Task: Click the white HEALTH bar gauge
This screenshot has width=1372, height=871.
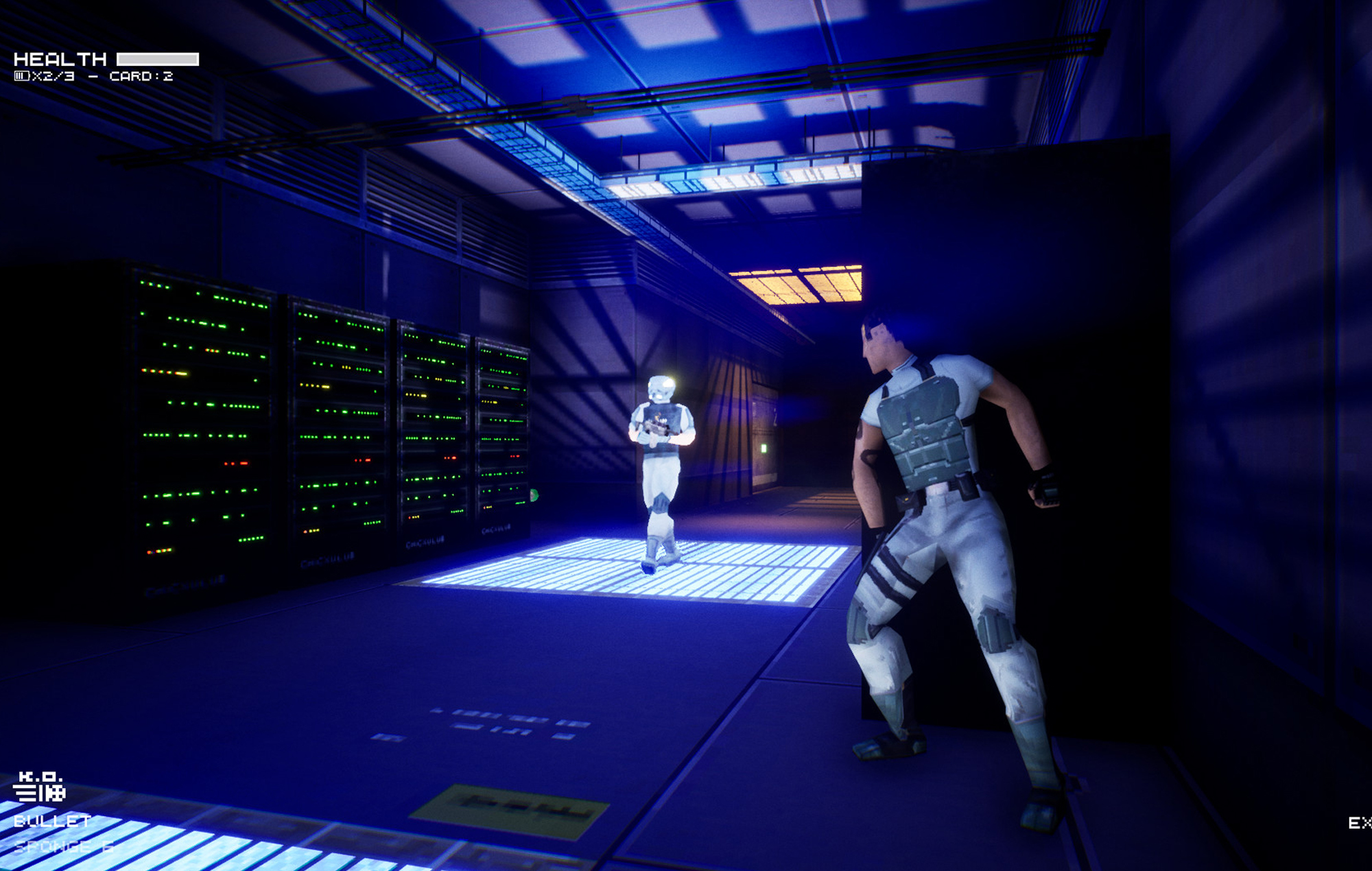Action: 158,59
